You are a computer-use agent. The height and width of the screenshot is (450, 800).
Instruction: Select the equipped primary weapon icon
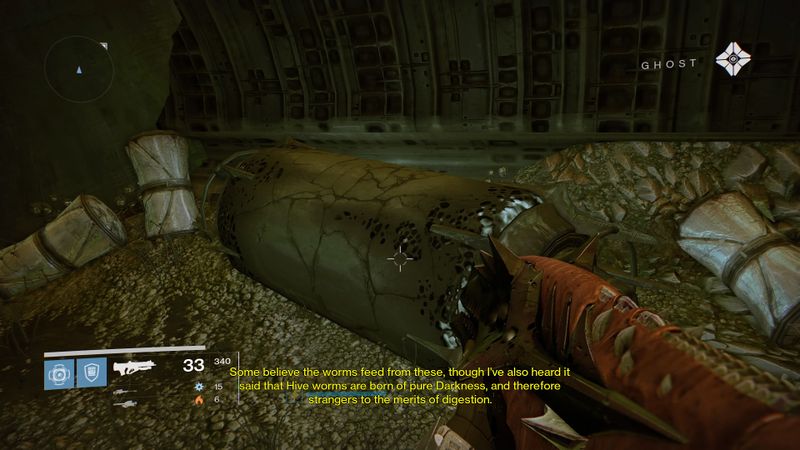pyautogui.click(x=137, y=367)
